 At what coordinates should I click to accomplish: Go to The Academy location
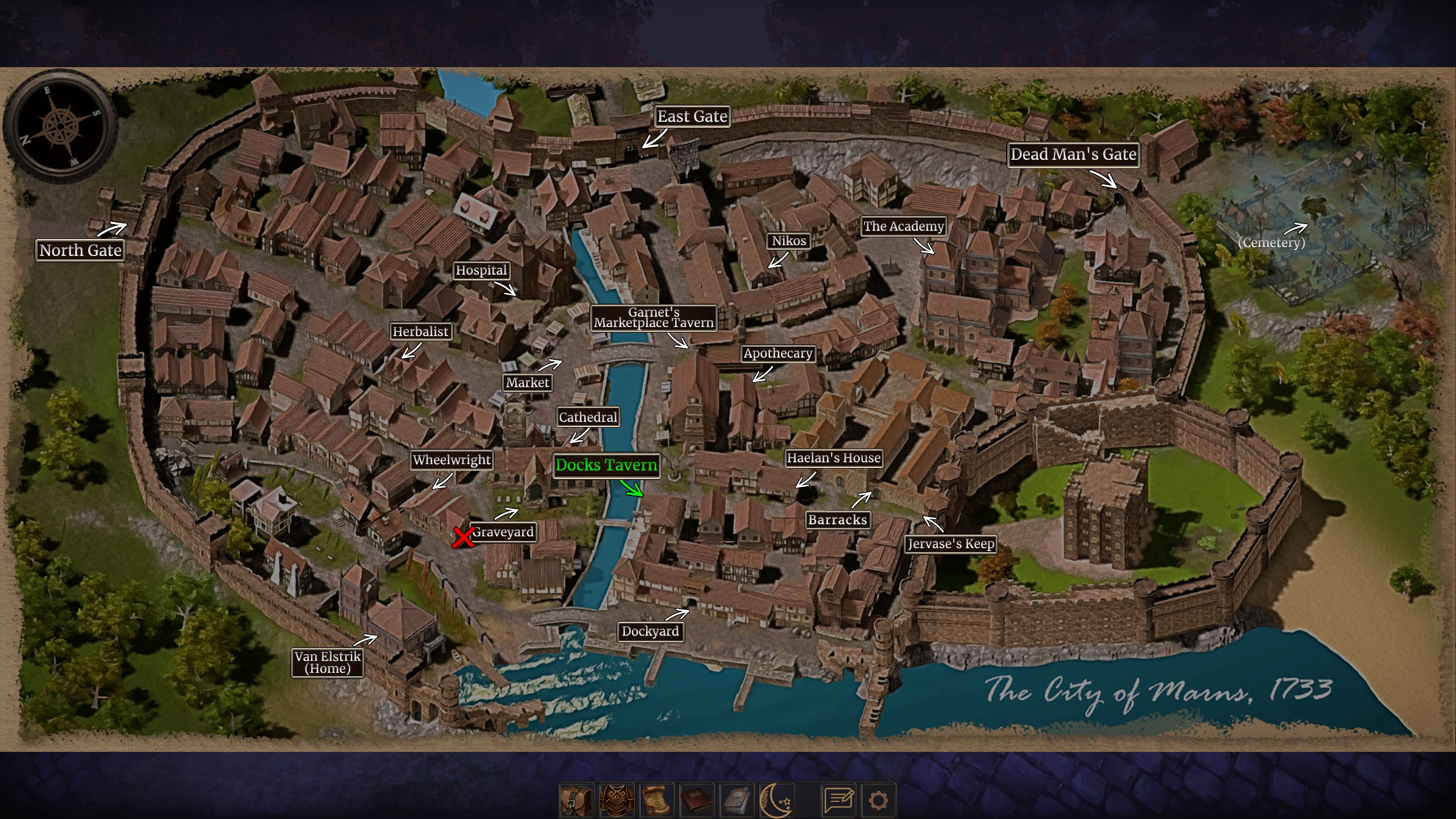[x=903, y=226]
